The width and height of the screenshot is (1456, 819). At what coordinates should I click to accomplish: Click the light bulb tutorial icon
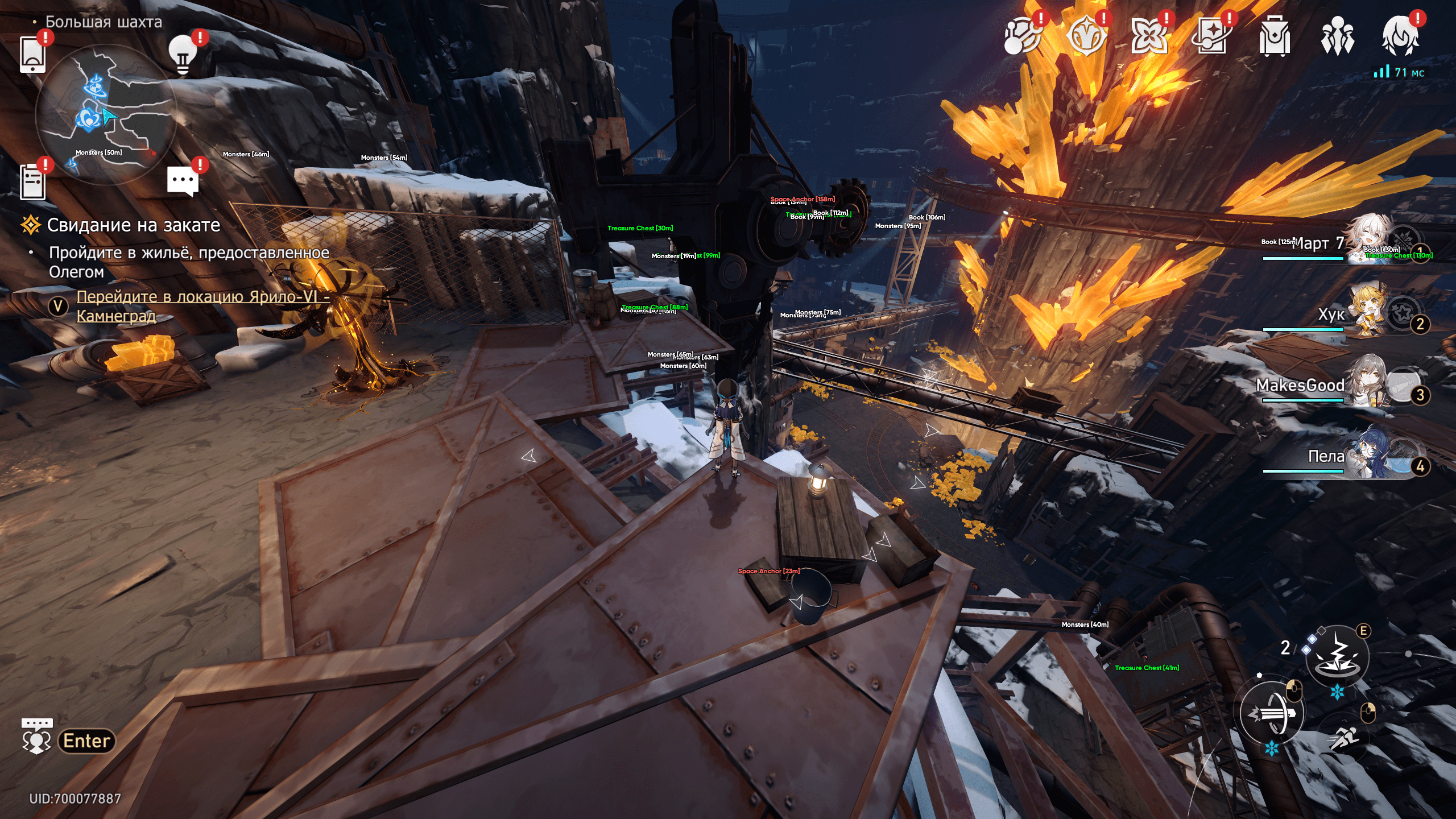click(x=183, y=55)
